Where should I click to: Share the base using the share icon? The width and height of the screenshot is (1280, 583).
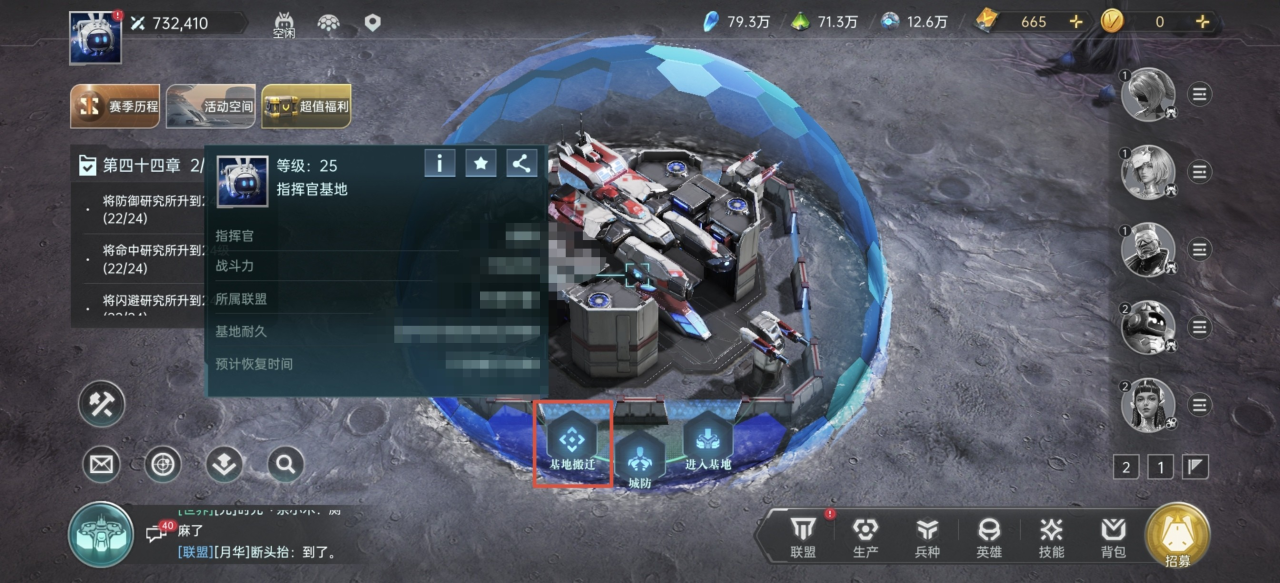pos(521,162)
